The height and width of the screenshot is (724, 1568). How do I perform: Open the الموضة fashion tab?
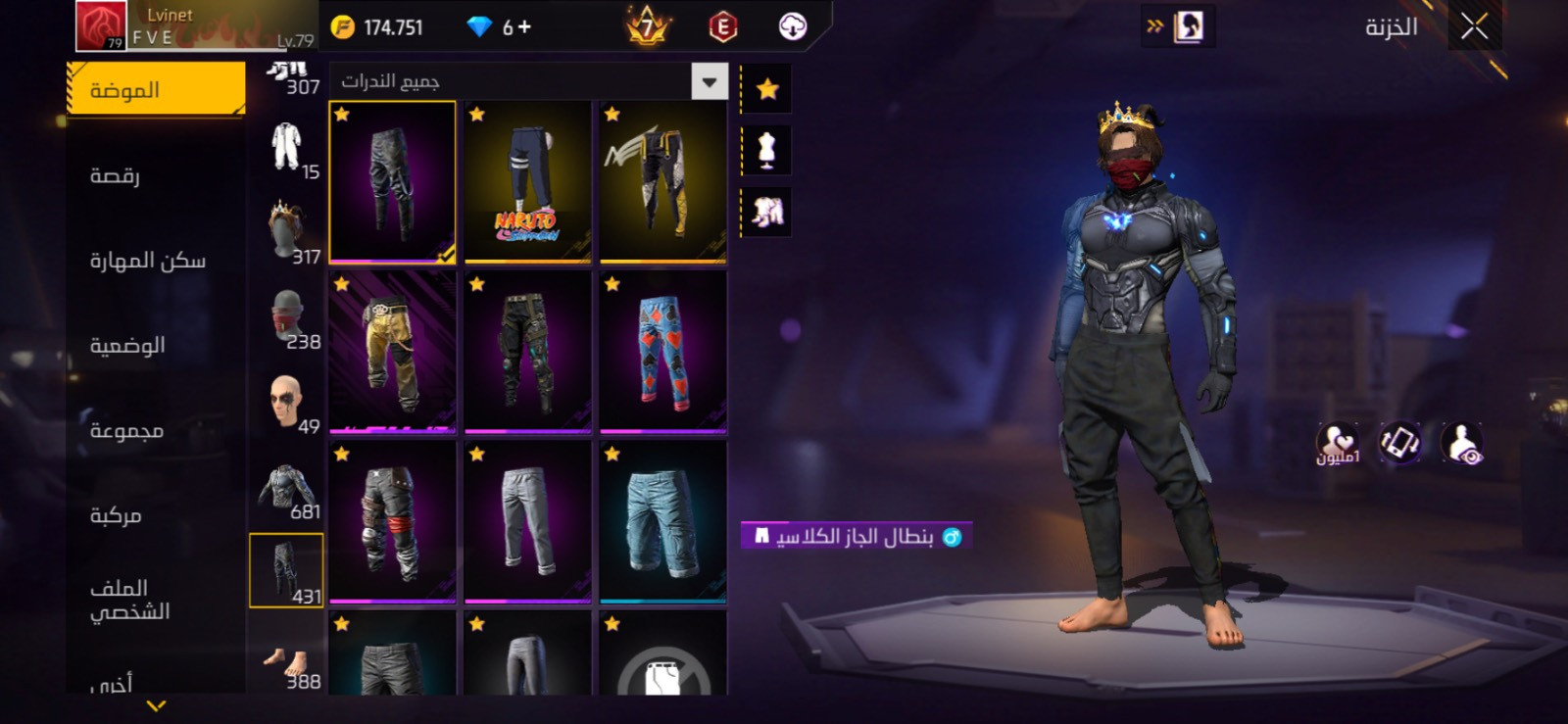(x=156, y=90)
